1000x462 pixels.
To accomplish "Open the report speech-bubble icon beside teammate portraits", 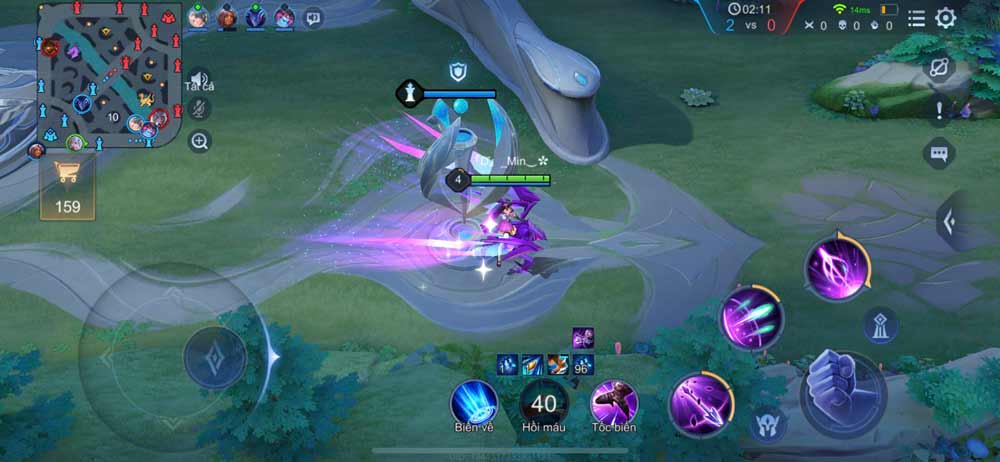I will point(314,17).
